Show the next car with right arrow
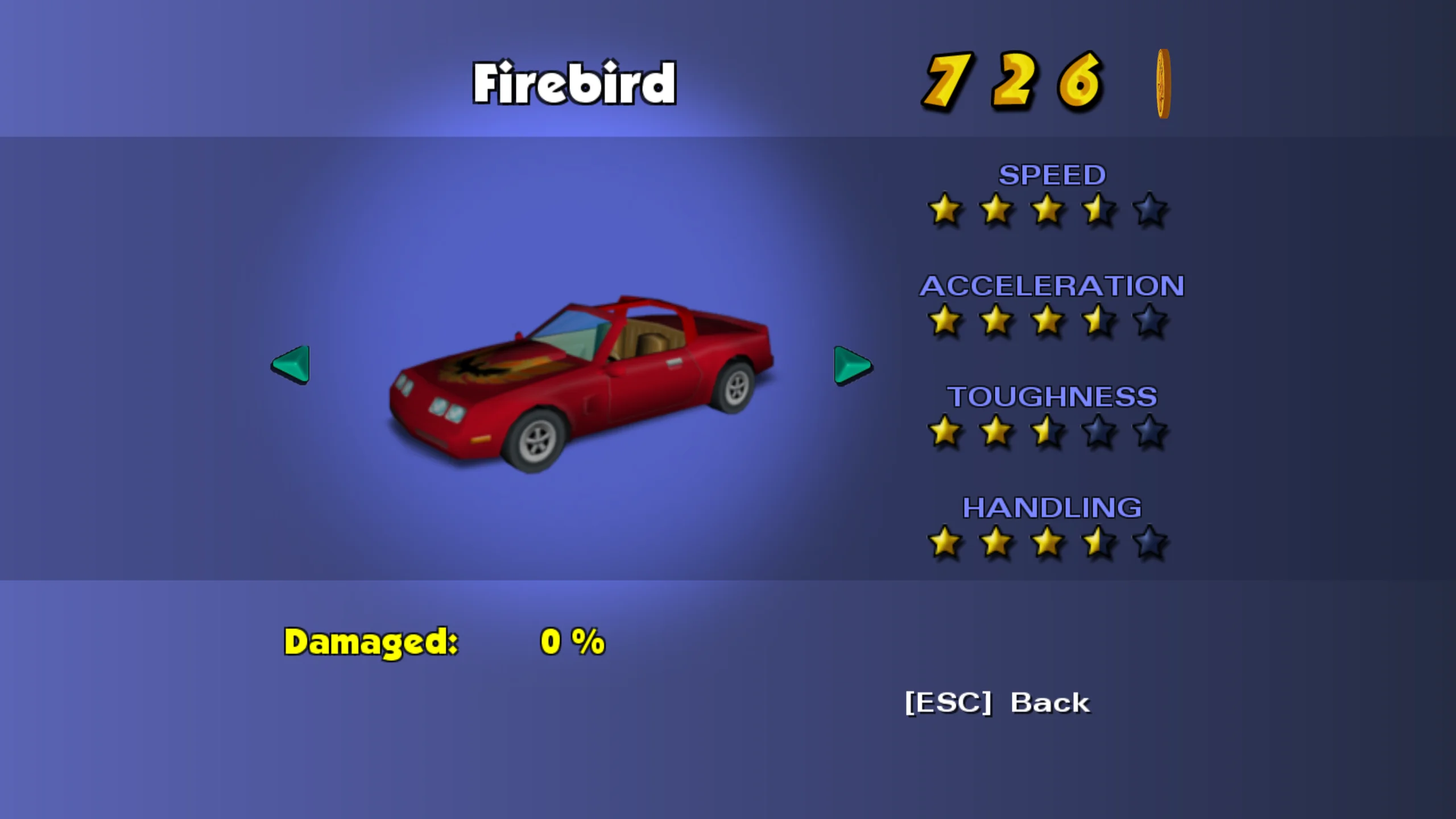The width and height of the screenshot is (1456, 819). pyautogui.click(x=852, y=365)
